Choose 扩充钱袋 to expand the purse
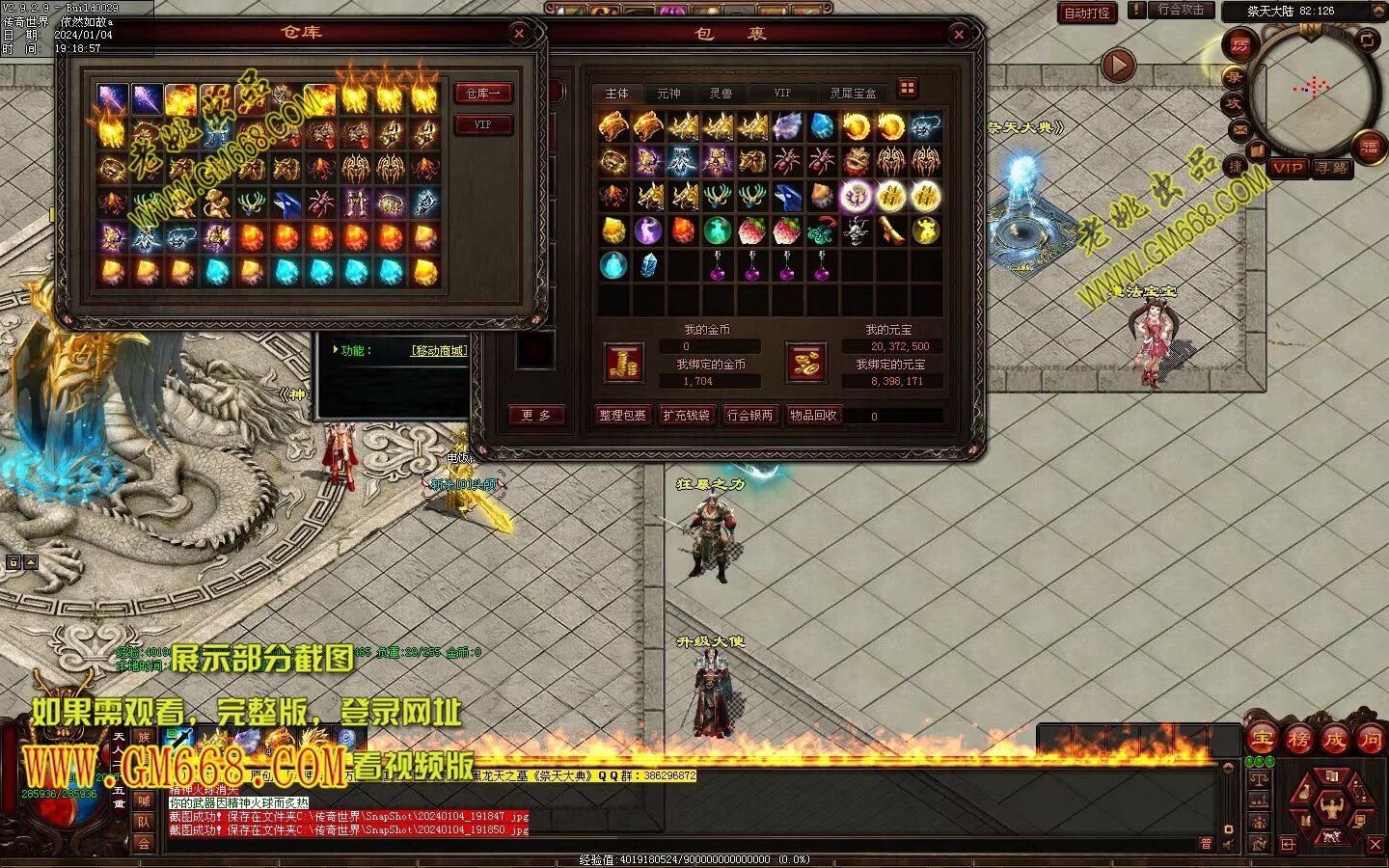 (x=686, y=416)
